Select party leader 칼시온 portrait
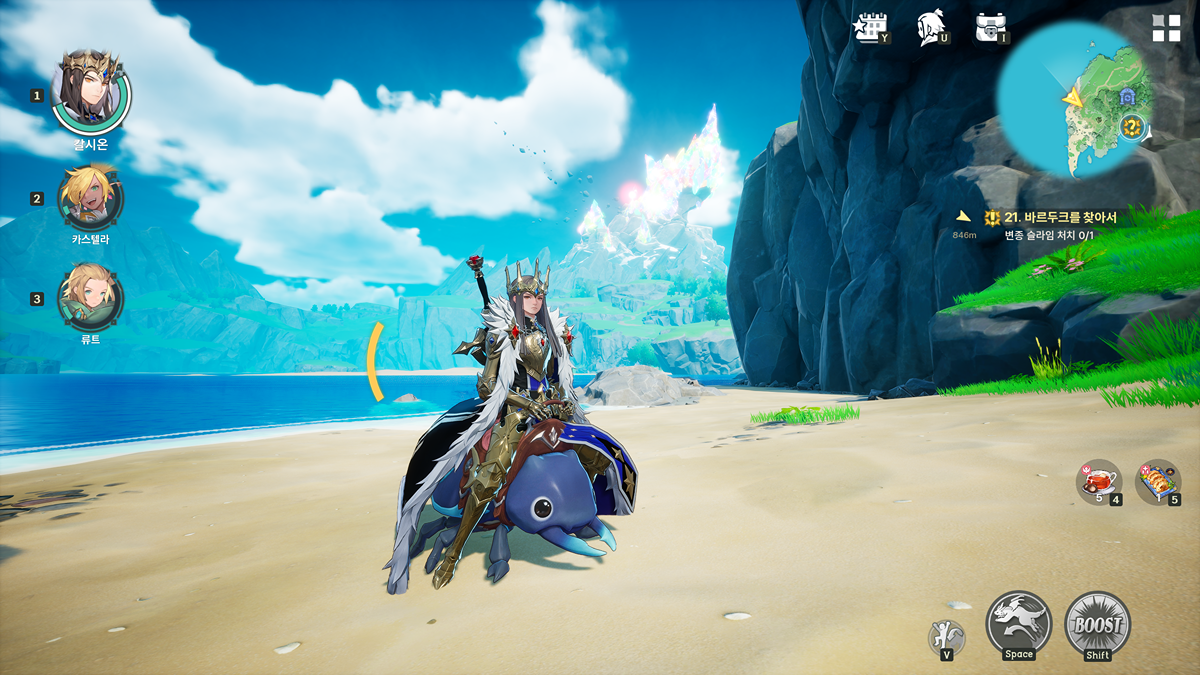The image size is (1200, 675). pyautogui.click(x=91, y=92)
